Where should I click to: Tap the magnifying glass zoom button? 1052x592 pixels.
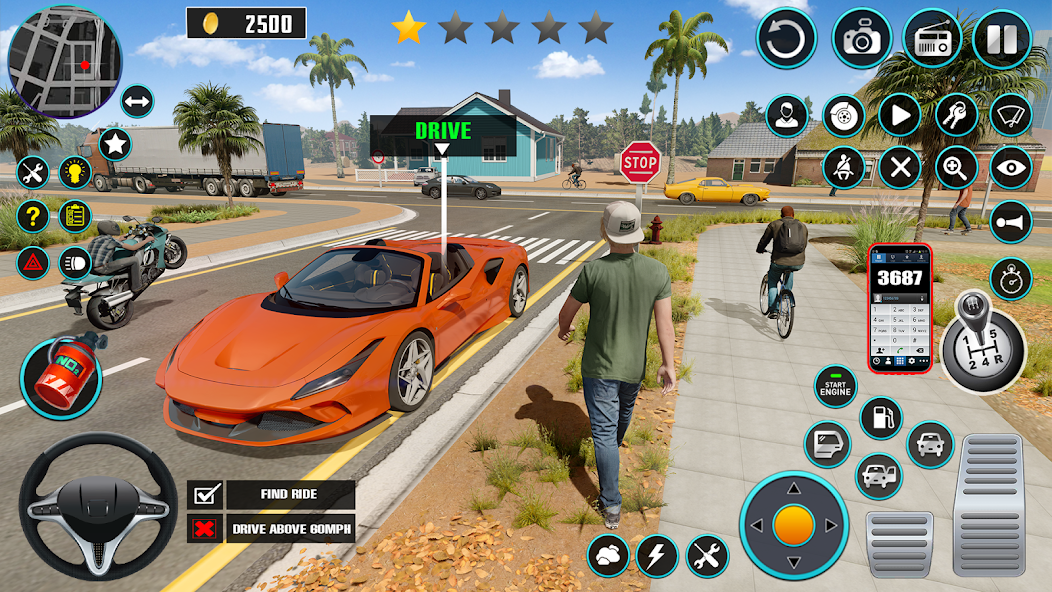[956, 167]
